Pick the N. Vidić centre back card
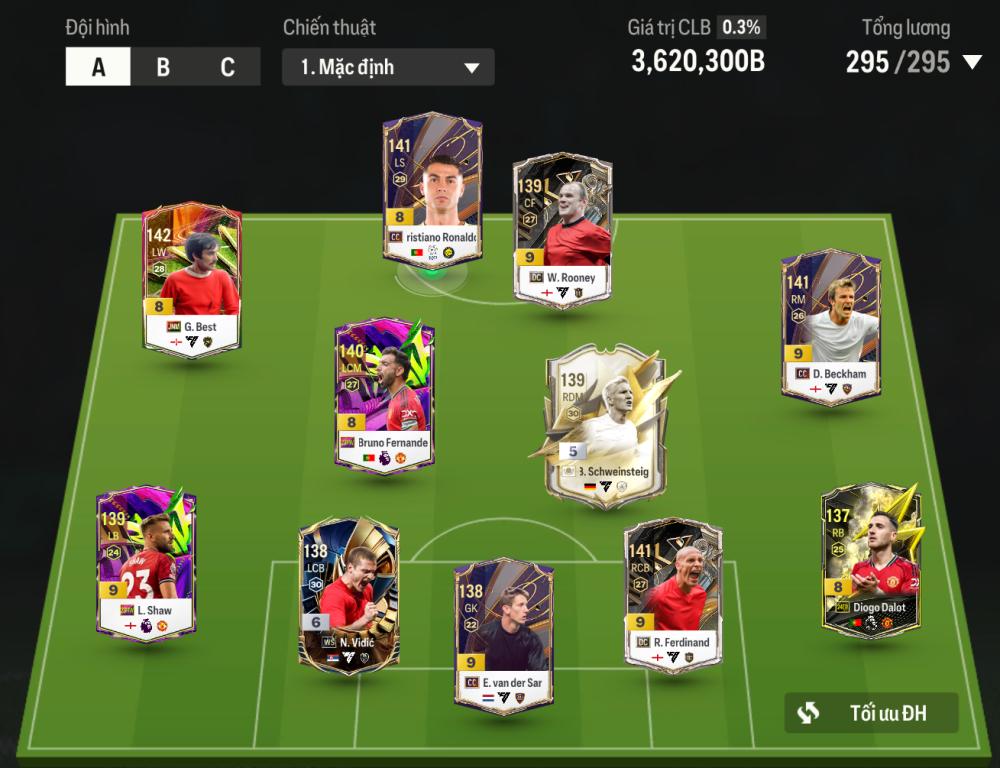Screen dimensions: 1000x768 coord(348,594)
